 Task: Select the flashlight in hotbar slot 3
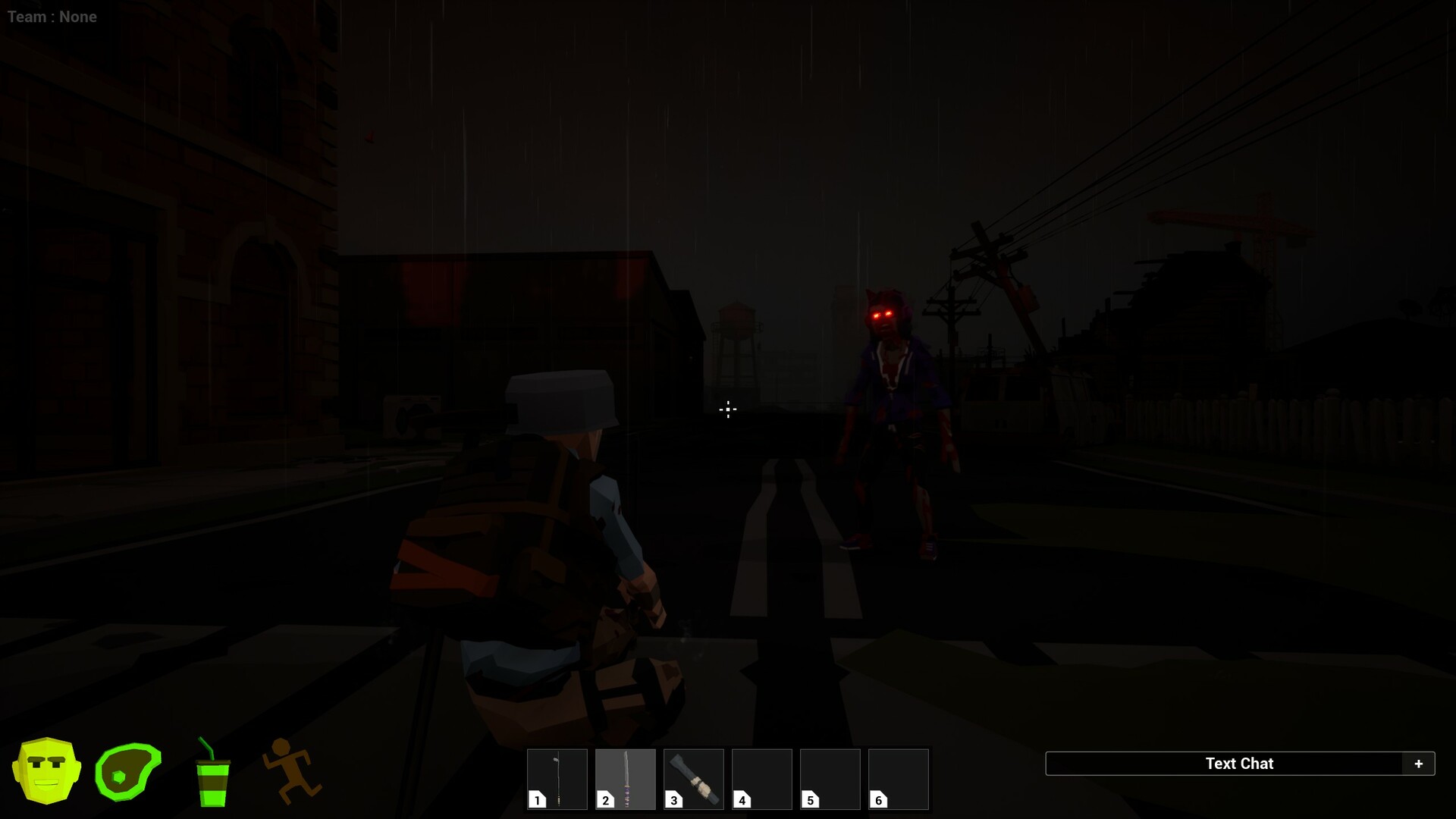pos(693,779)
